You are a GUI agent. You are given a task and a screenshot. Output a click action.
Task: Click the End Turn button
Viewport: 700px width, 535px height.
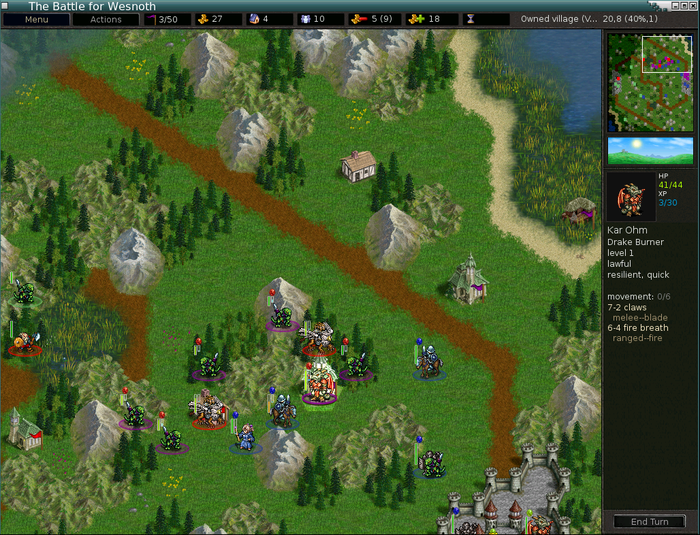[649, 522]
